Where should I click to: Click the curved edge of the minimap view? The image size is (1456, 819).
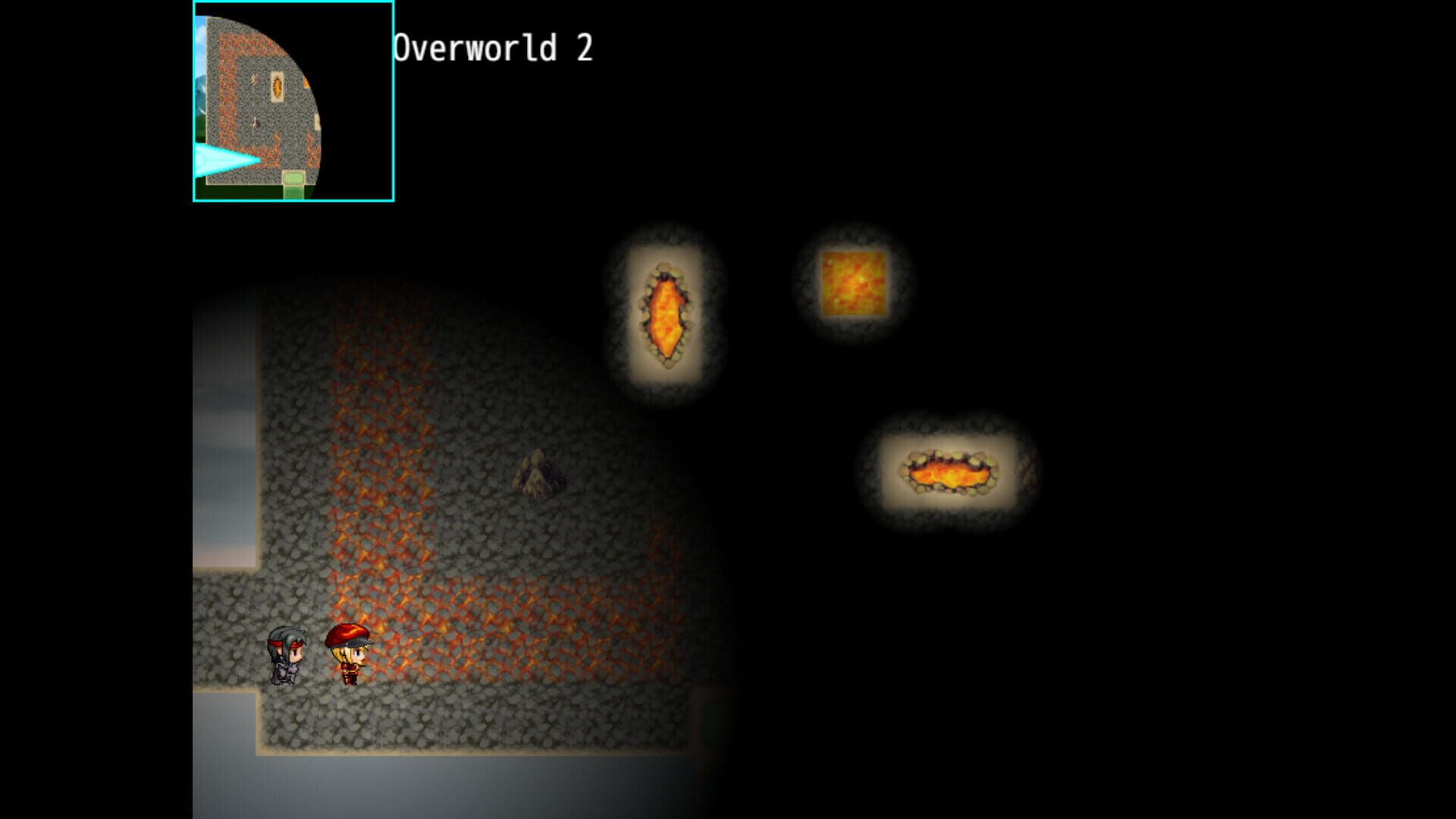(318, 91)
